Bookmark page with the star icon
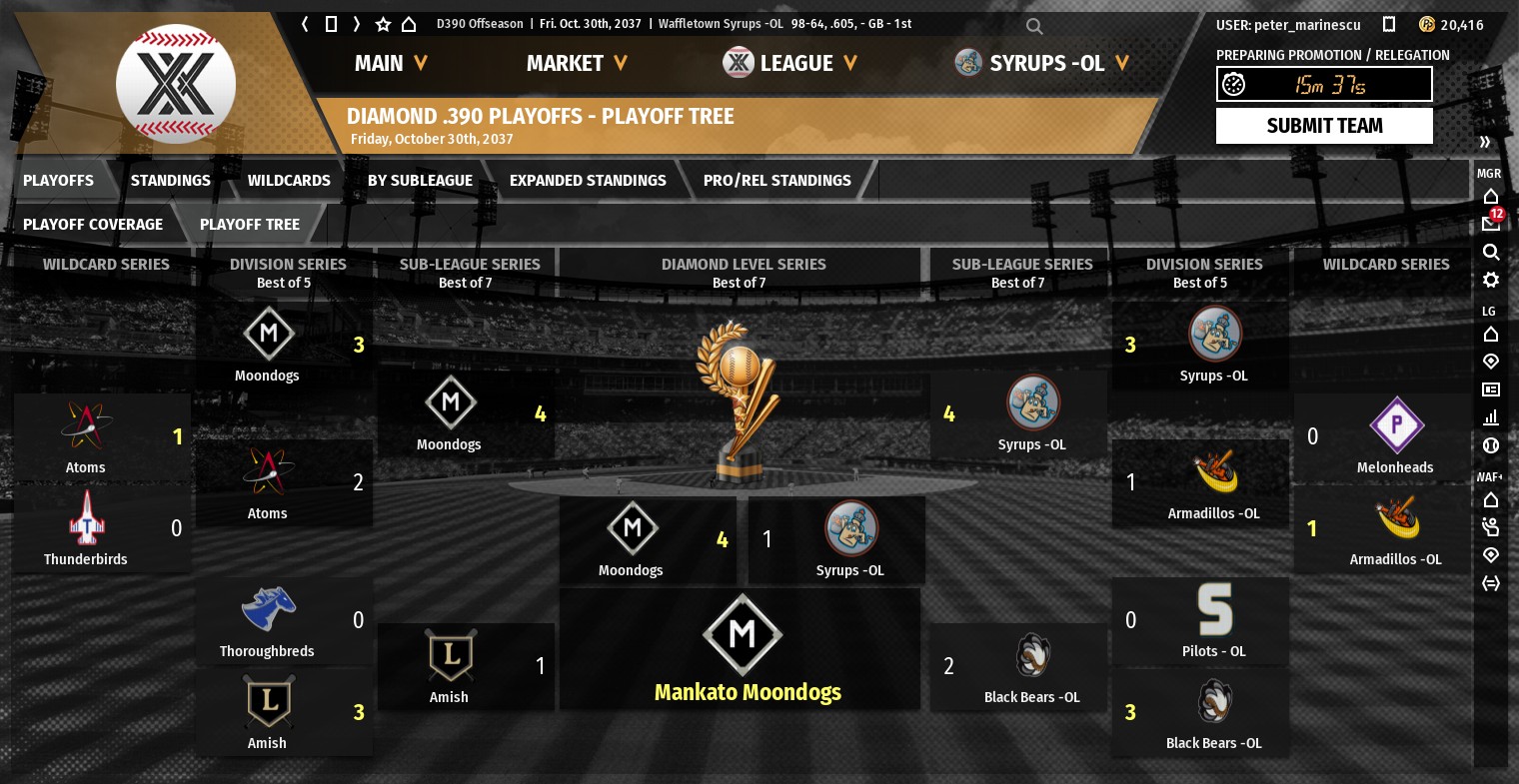Viewport: 1519px width, 784px height. click(x=383, y=24)
